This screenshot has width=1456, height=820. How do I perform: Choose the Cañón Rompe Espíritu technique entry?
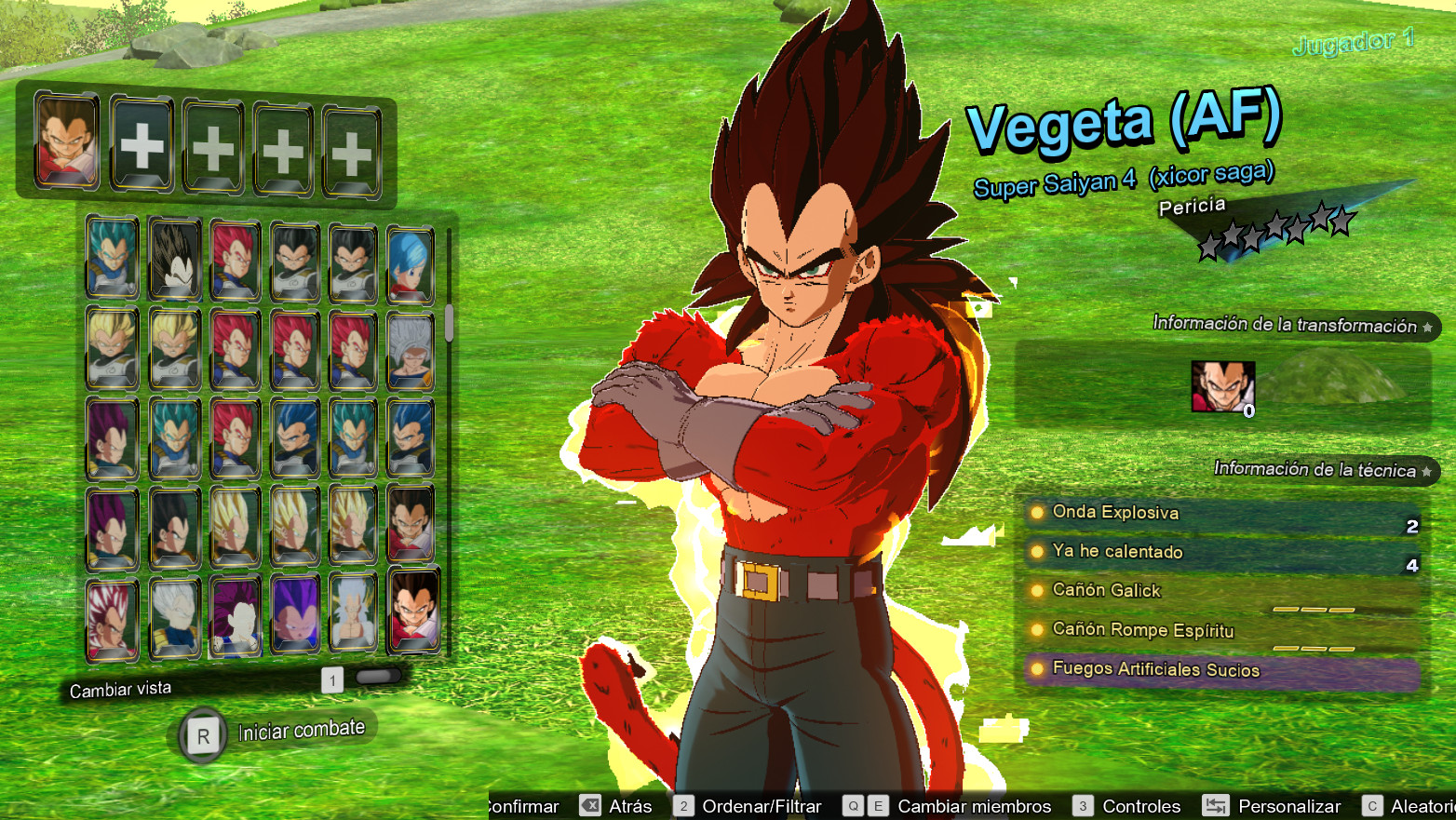[x=1220, y=630]
